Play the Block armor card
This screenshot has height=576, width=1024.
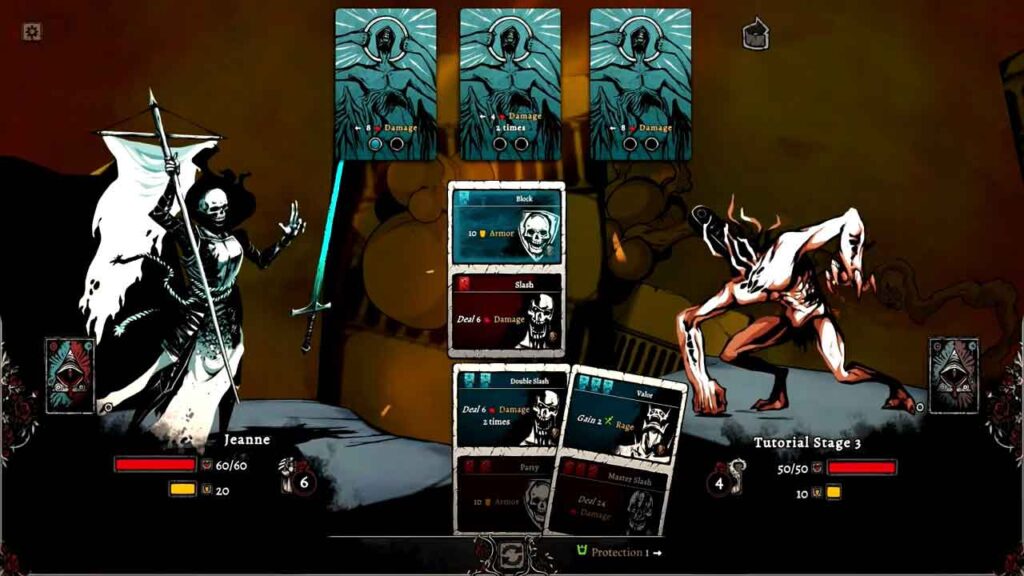coord(506,227)
